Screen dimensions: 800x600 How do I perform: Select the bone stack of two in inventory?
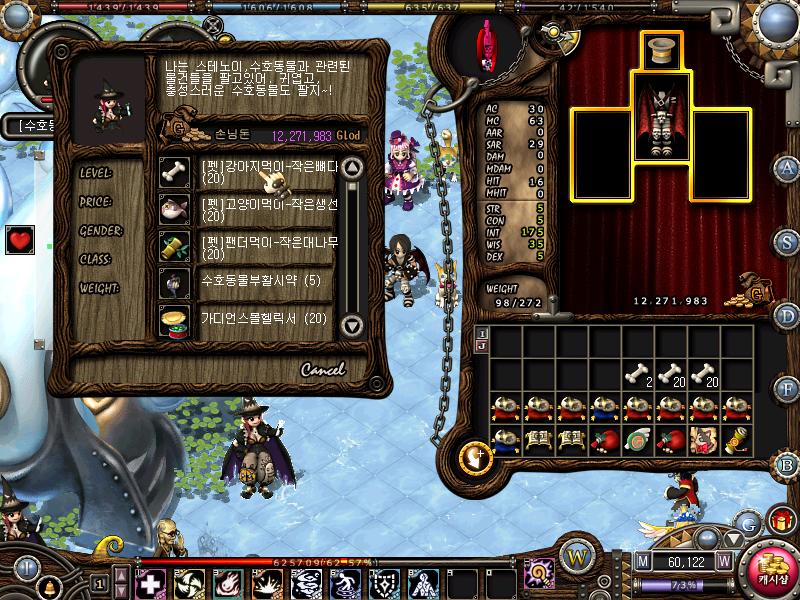pyautogui.click(x=638, y=375)
